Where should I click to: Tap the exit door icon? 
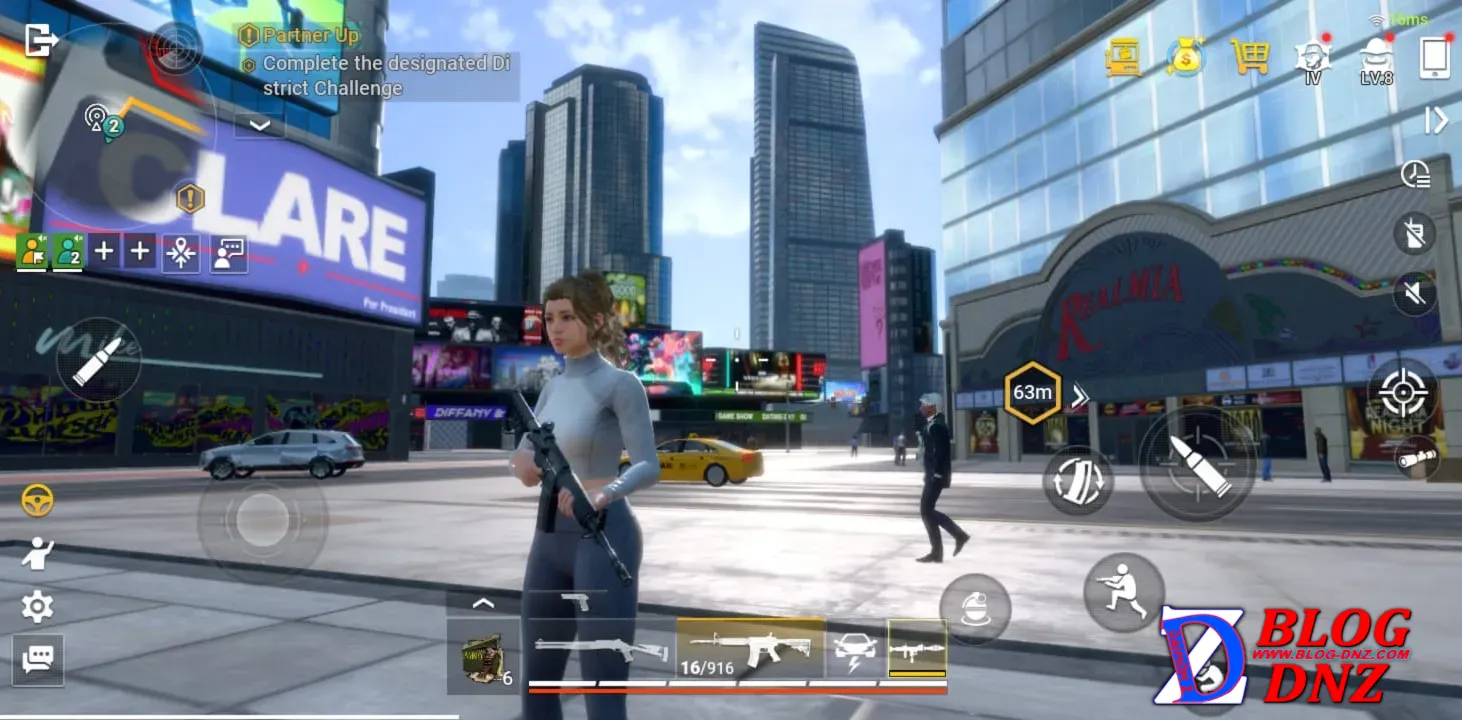click(41, 40)
